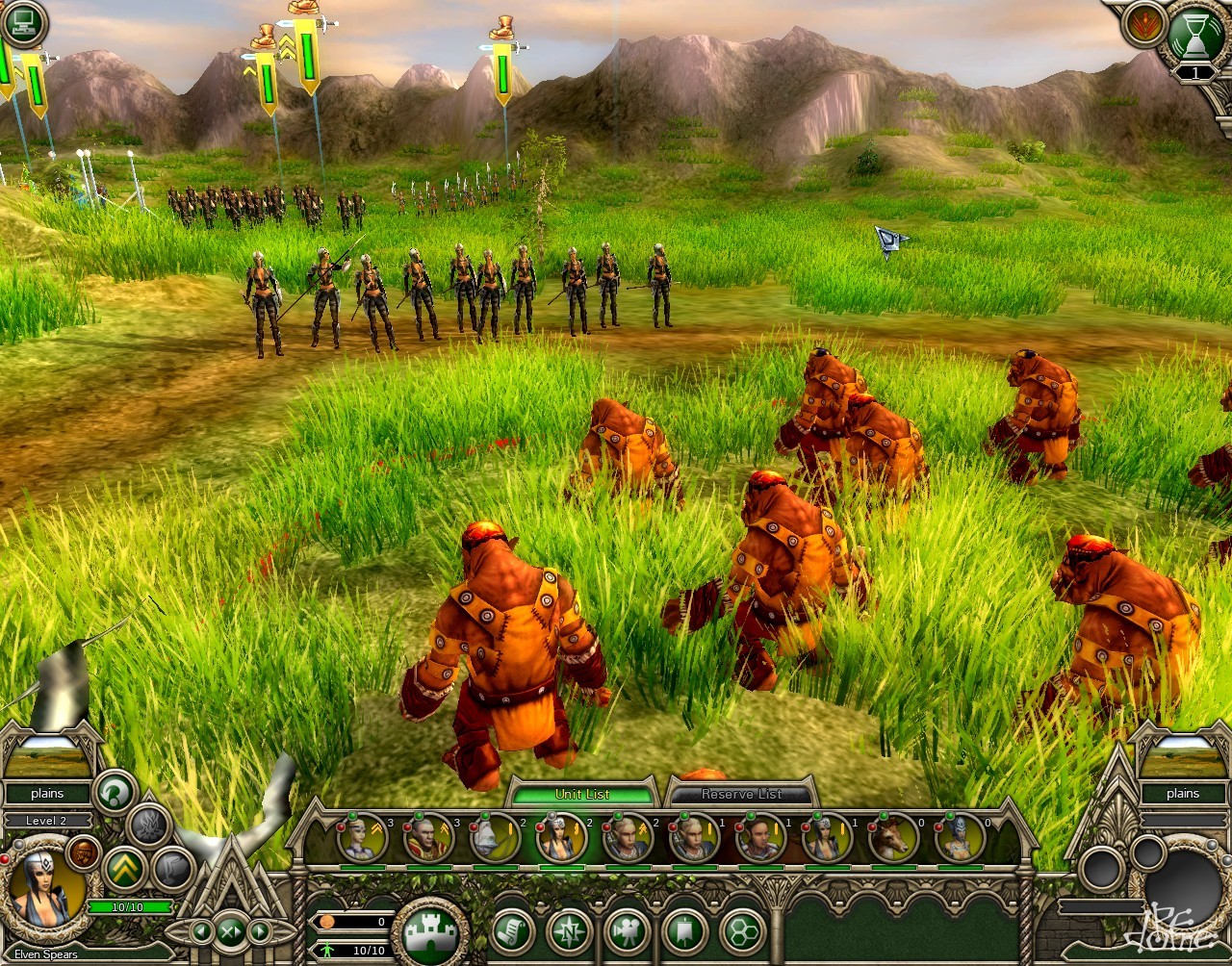
Task: Click the compass north button
Action: click(569, 930)
